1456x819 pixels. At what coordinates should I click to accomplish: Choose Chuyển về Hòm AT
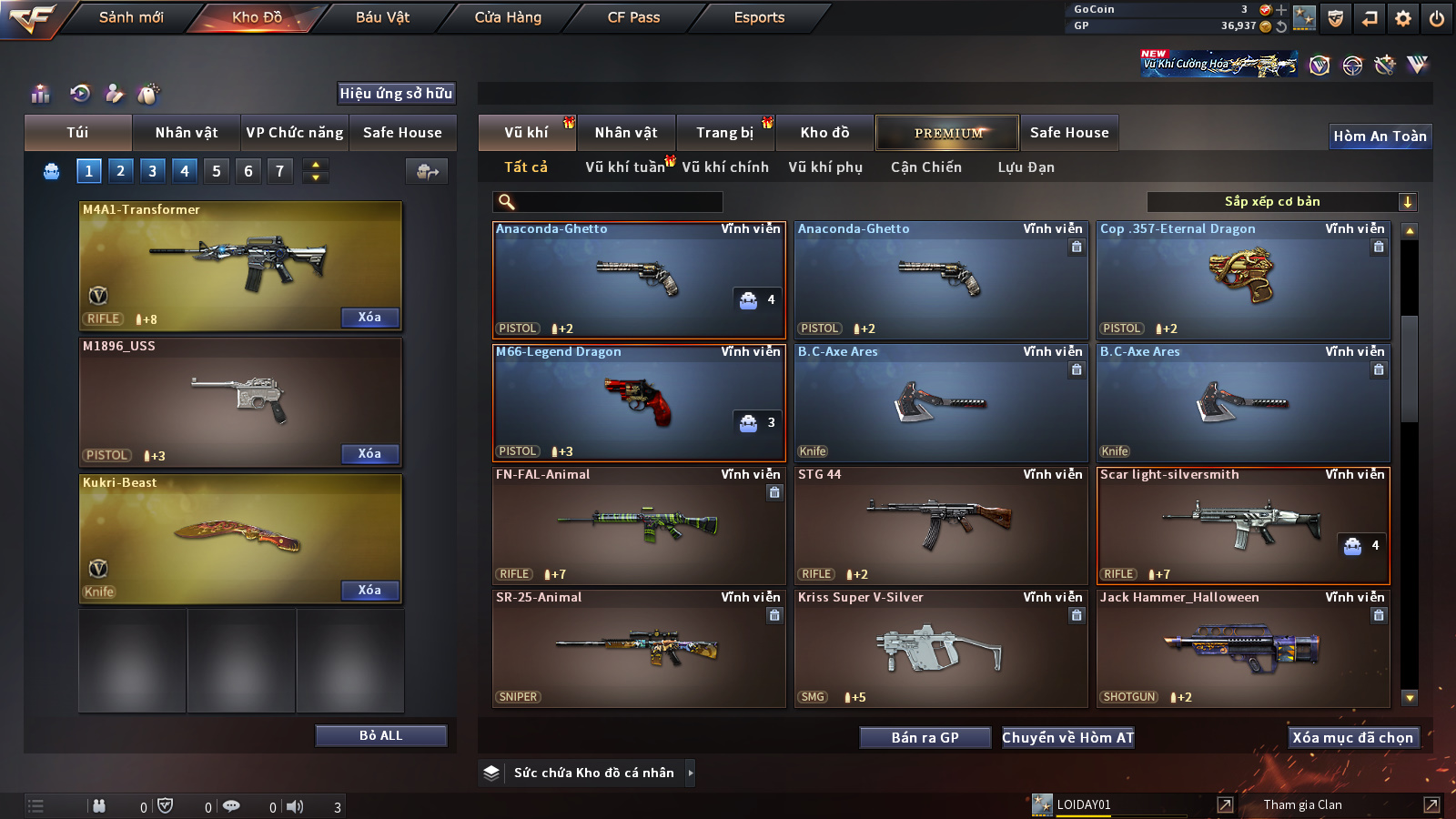pyautogui.click(x=1067, y=737)
